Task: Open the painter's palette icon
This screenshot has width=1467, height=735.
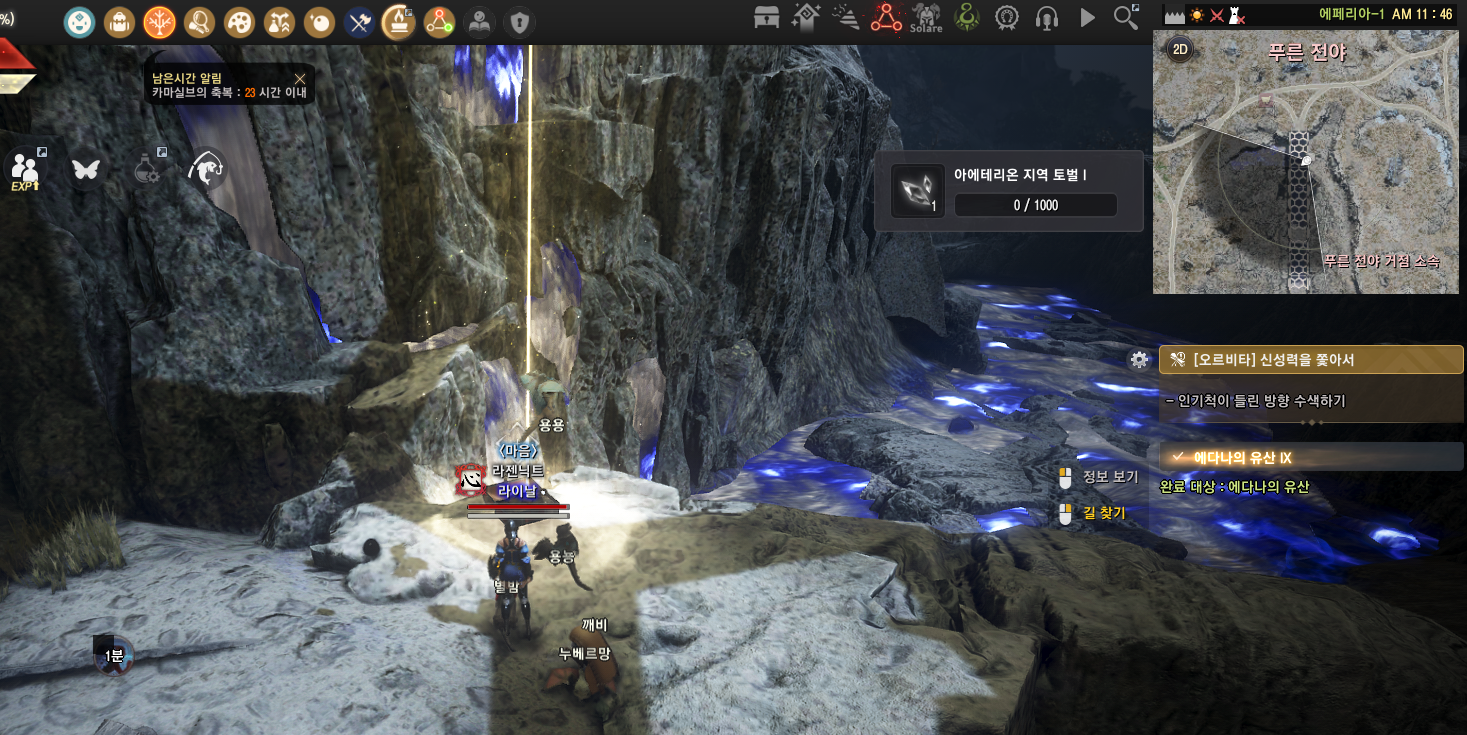Action: click(x=239, y=21)
